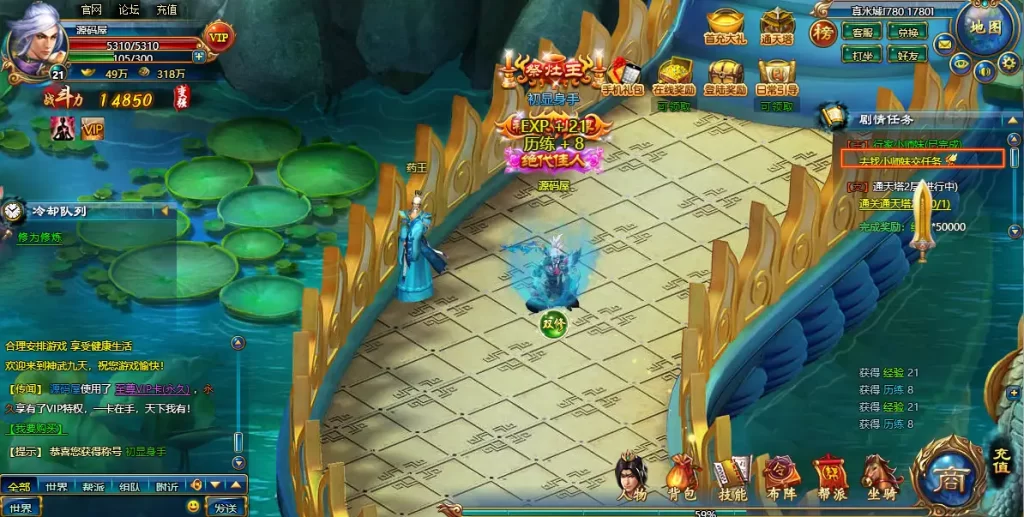Open the 好友 friends list
This screenshot has height=517, width=1024.
click(x=908, y=56)
